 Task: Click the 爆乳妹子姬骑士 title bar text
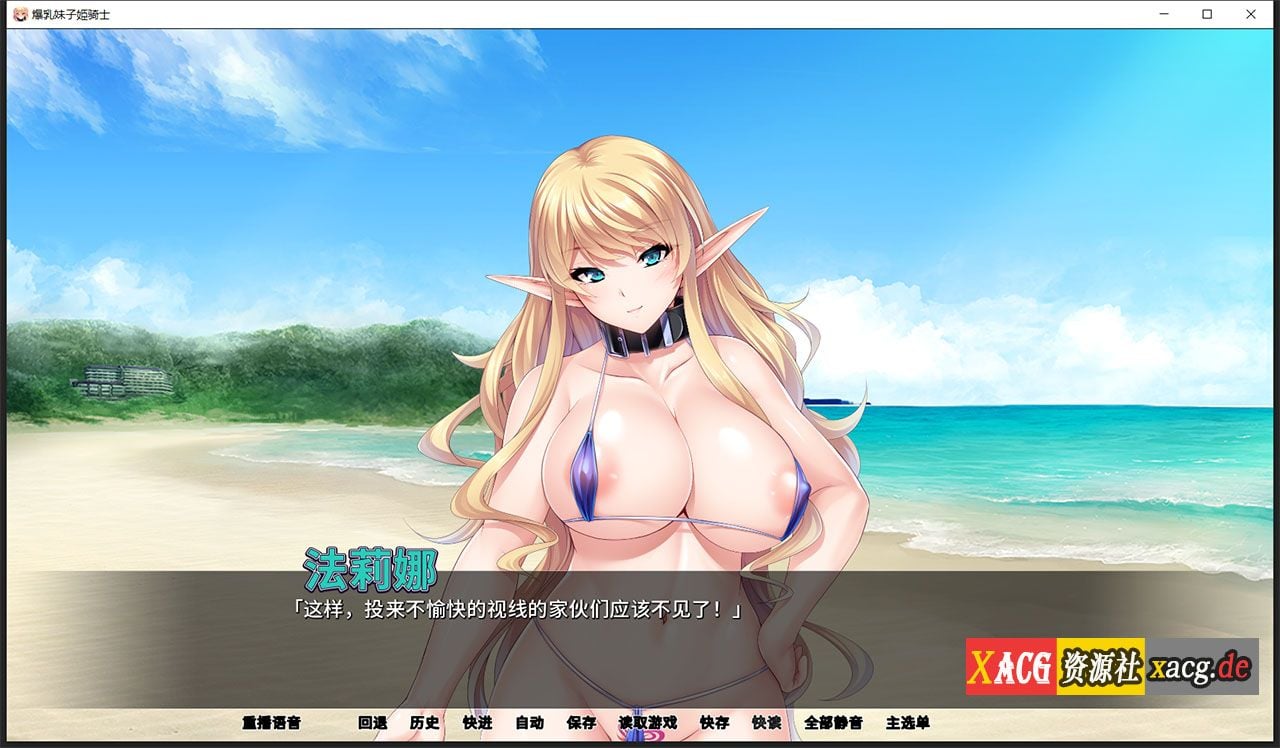point(70,14)
